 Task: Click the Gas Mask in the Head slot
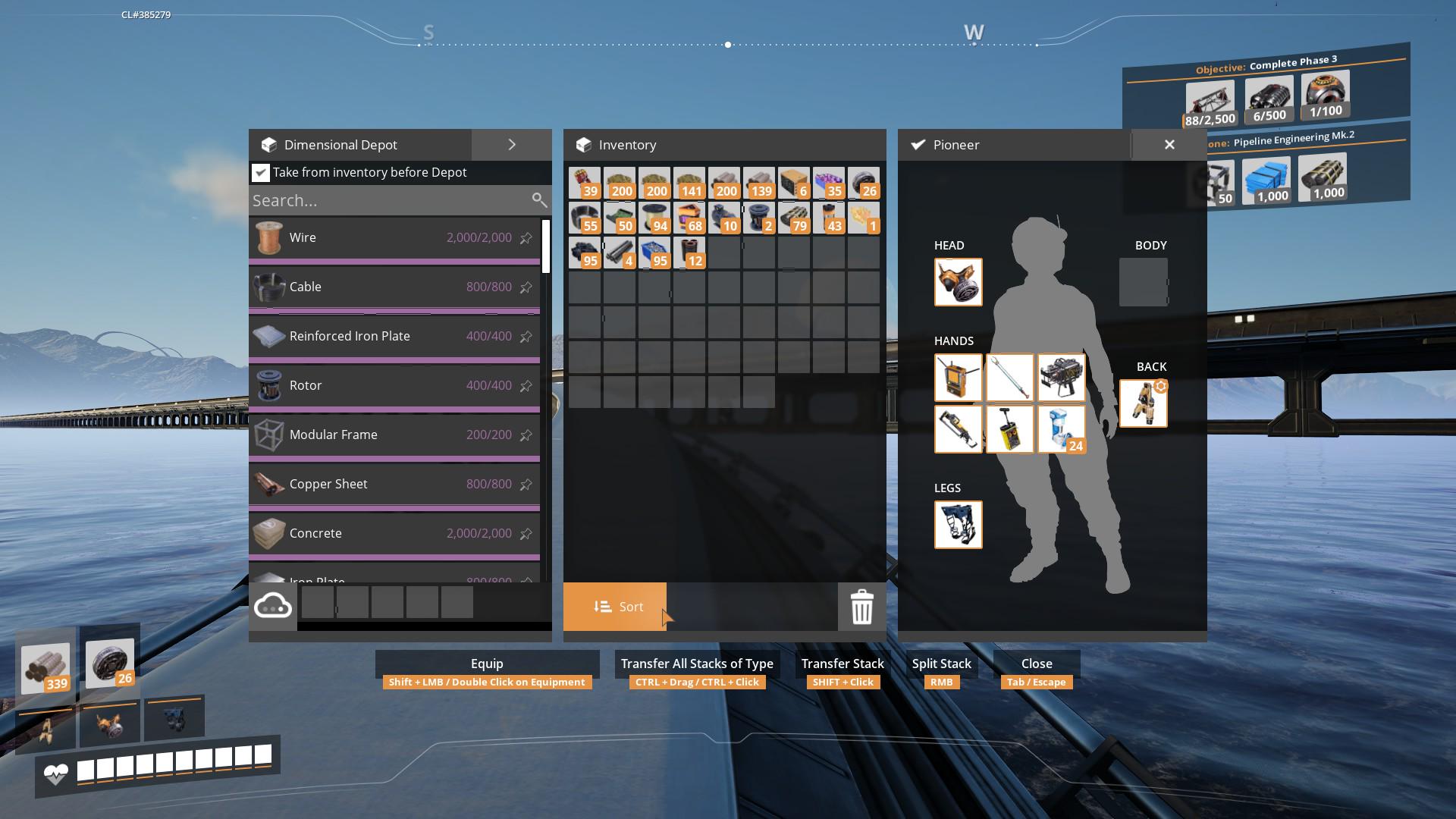959,282
